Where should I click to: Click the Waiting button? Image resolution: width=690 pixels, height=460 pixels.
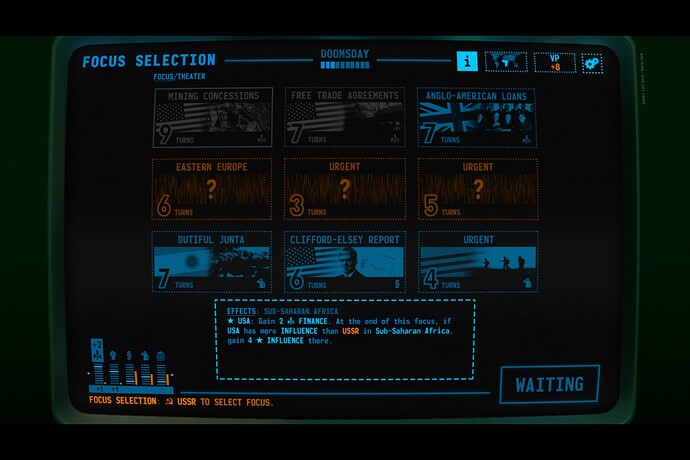coord(549,384)
